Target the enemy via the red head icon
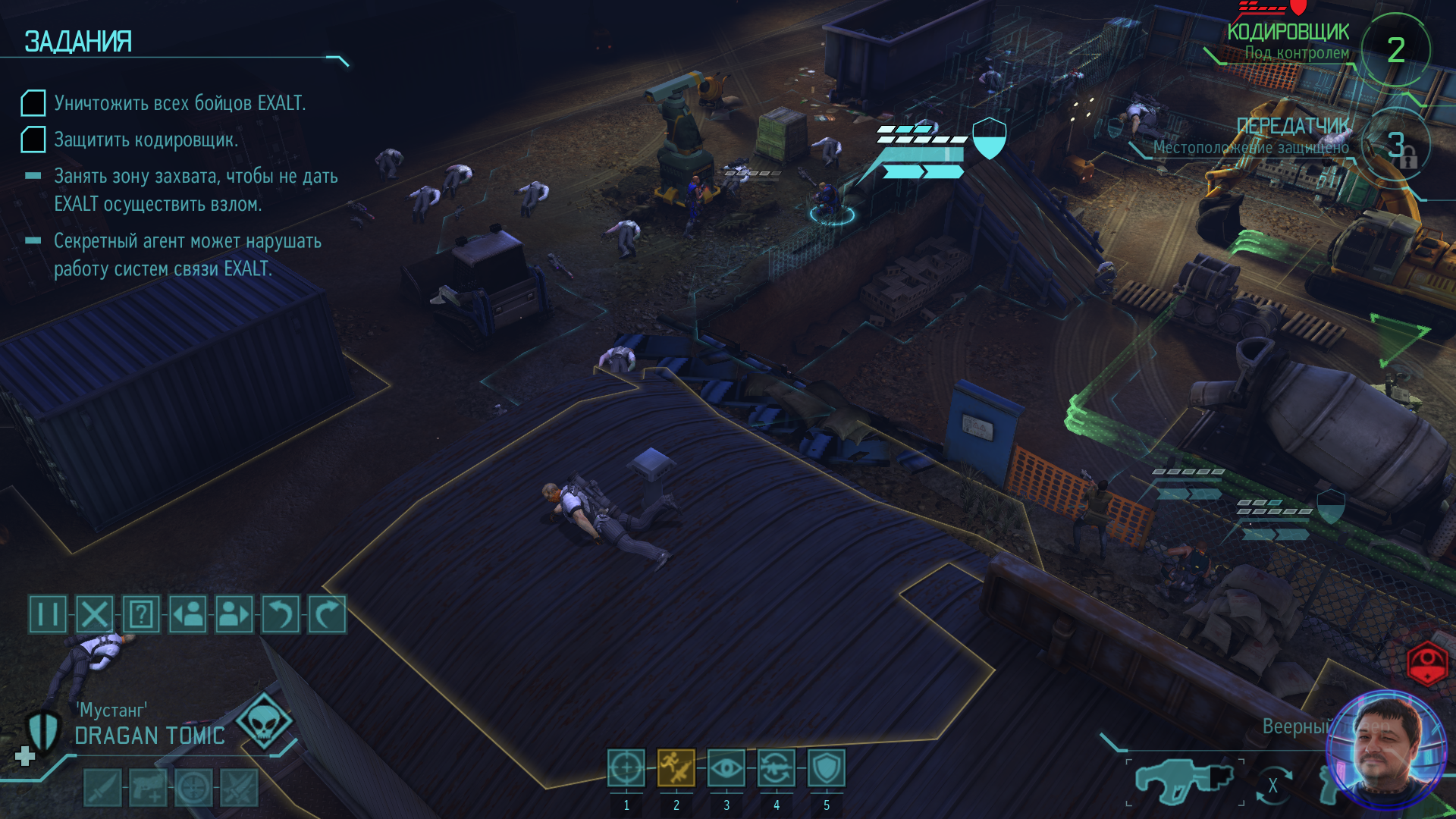 point(1427,664)
